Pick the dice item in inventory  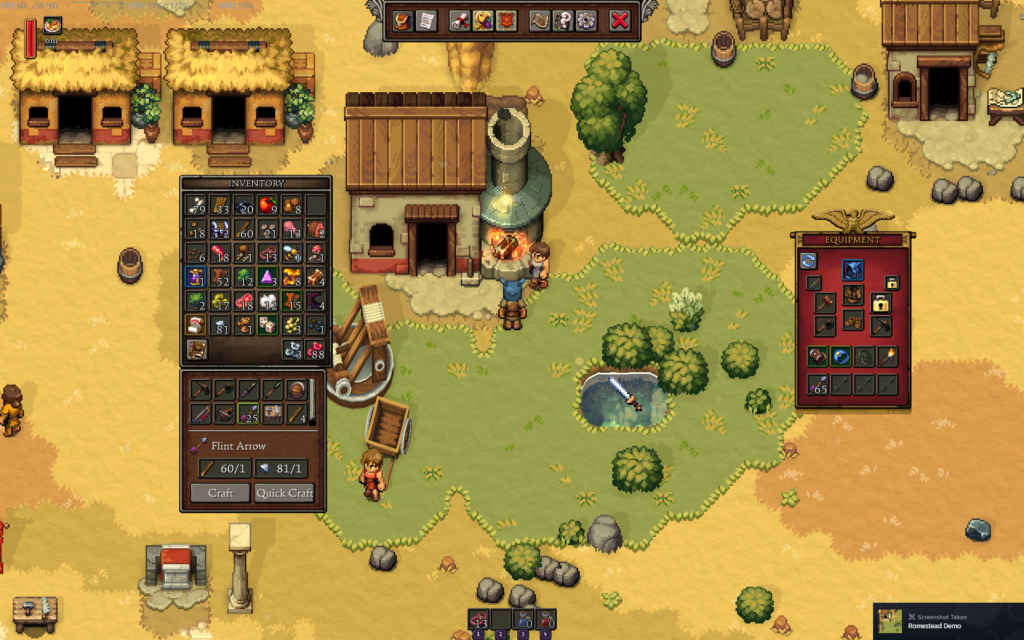tap(268, 324)
